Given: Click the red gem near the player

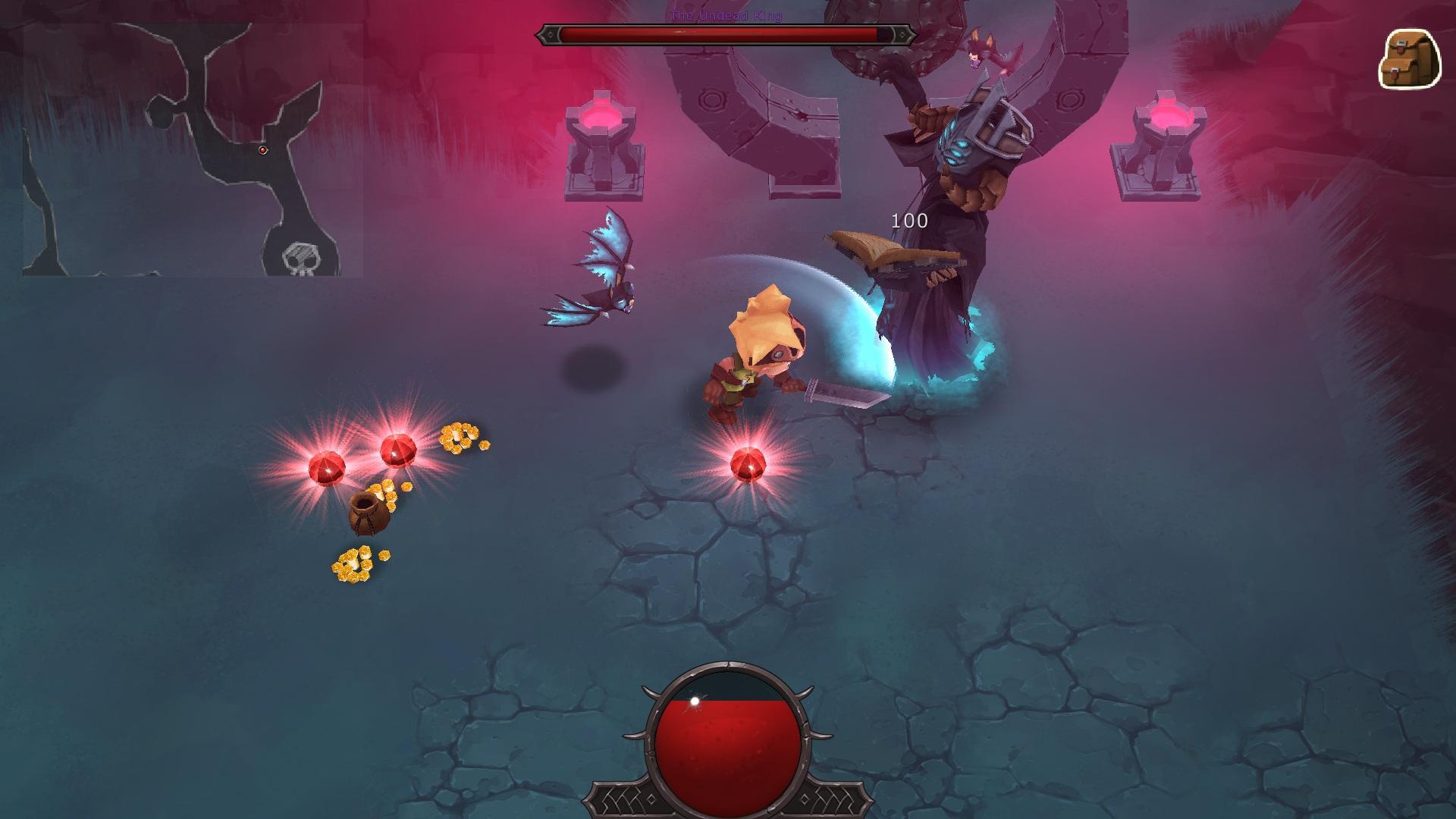Looking at the screenshot, I should (749, 463).
